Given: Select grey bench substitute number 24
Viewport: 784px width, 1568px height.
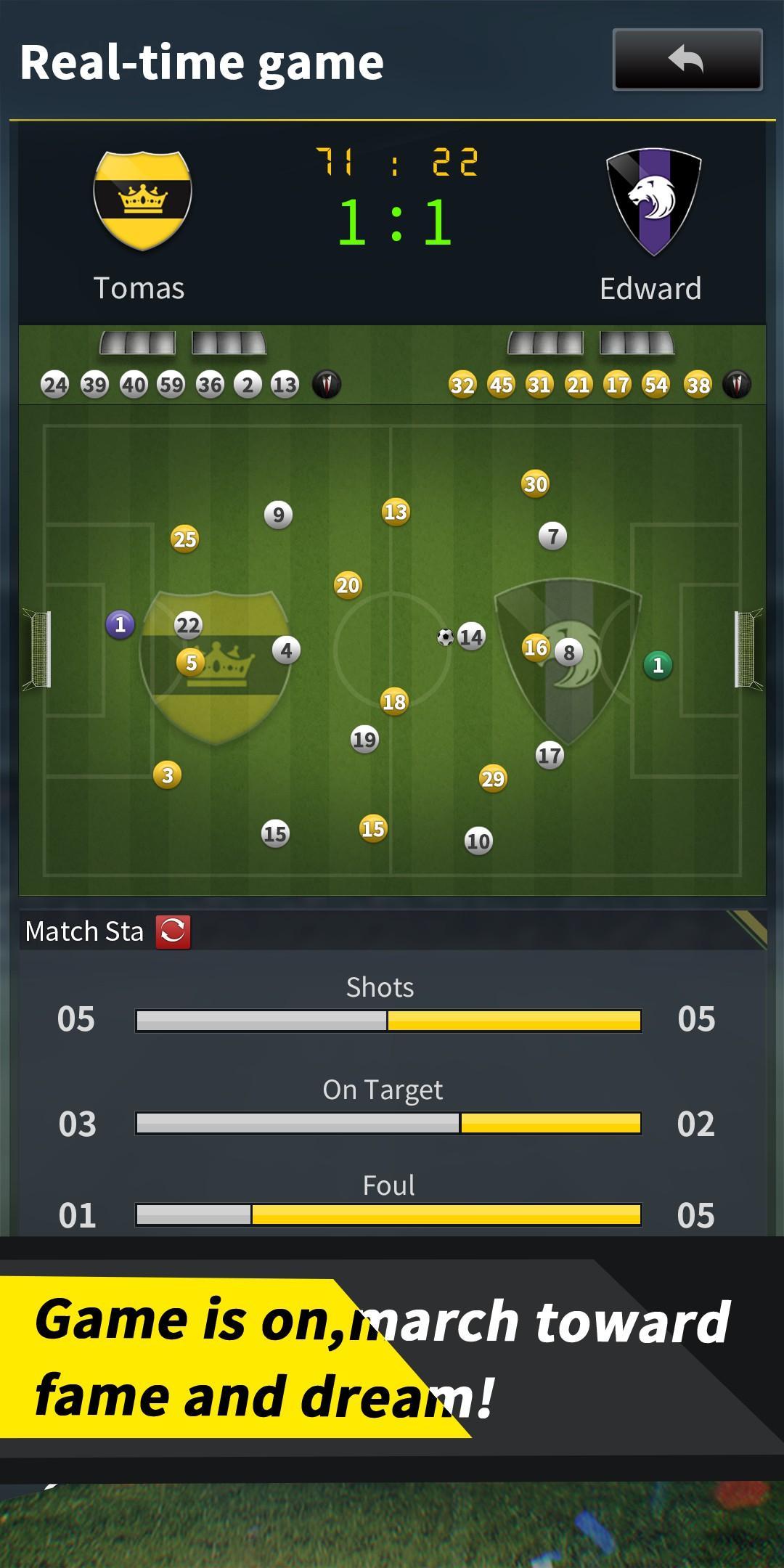Looking at the screenshot, I should (x=55, y=385).
